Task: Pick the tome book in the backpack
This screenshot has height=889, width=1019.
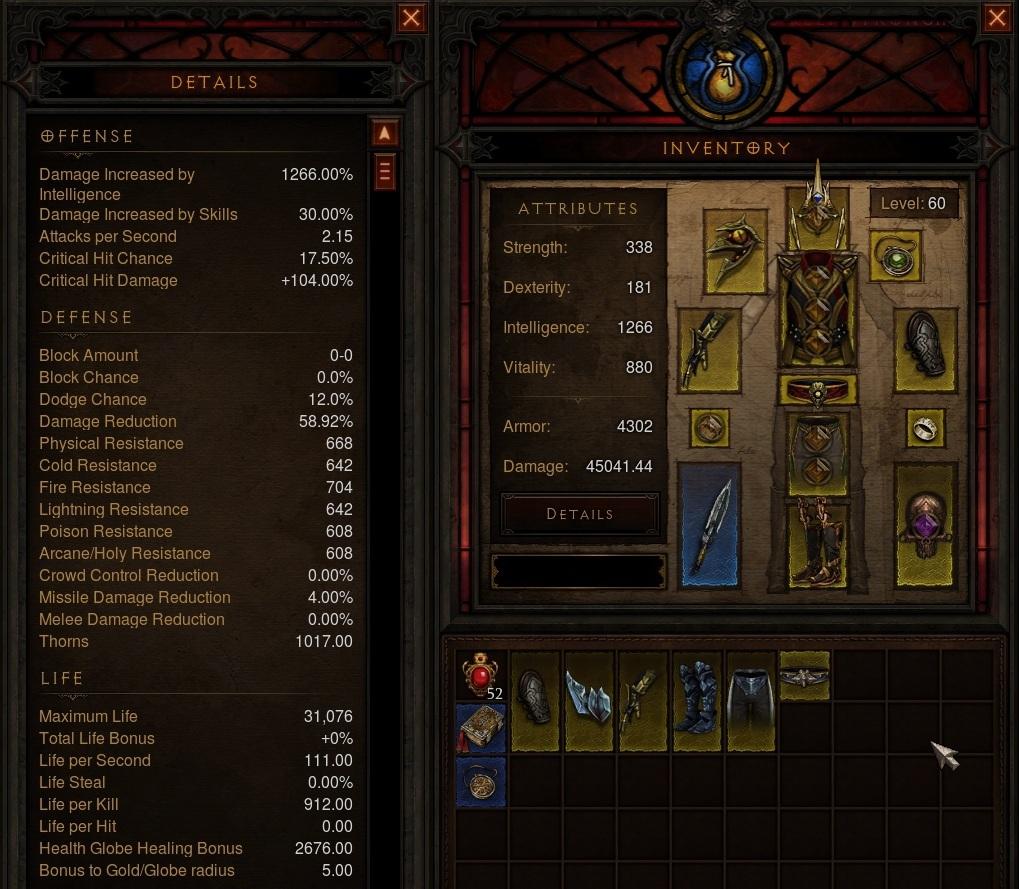Action: coord(481,727)
